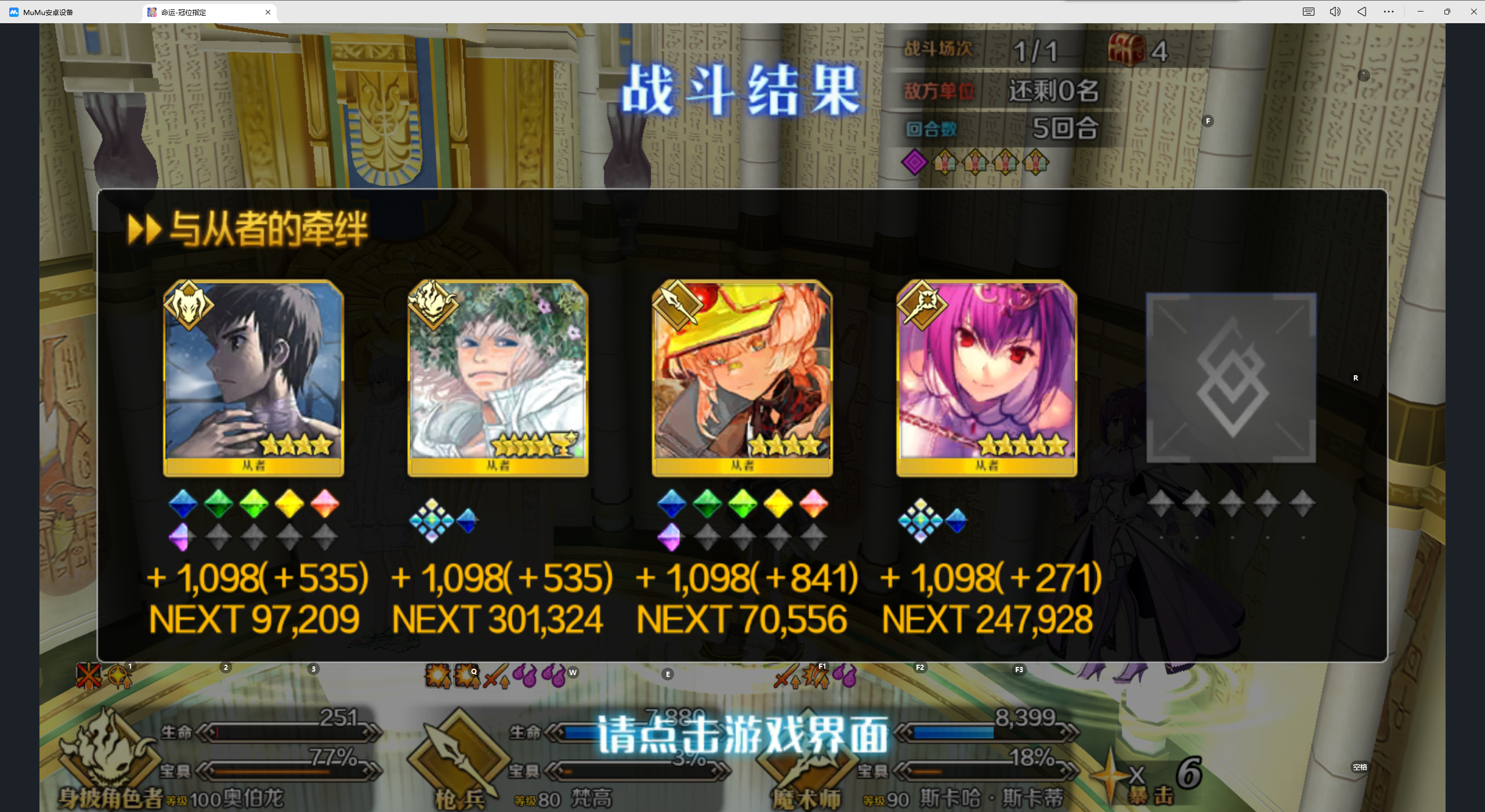
Task: Click the attack buff skill icon on hotkey 1
Action: [x=120, y=676]
